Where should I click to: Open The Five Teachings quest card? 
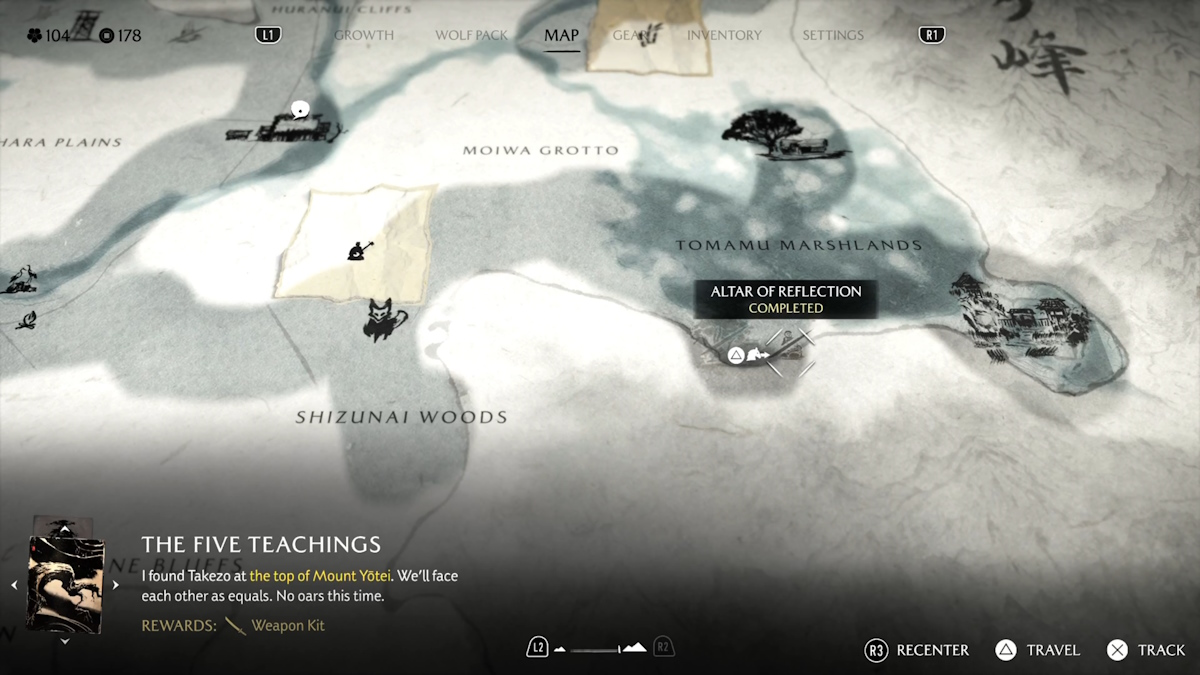click(x=65, y=584)
